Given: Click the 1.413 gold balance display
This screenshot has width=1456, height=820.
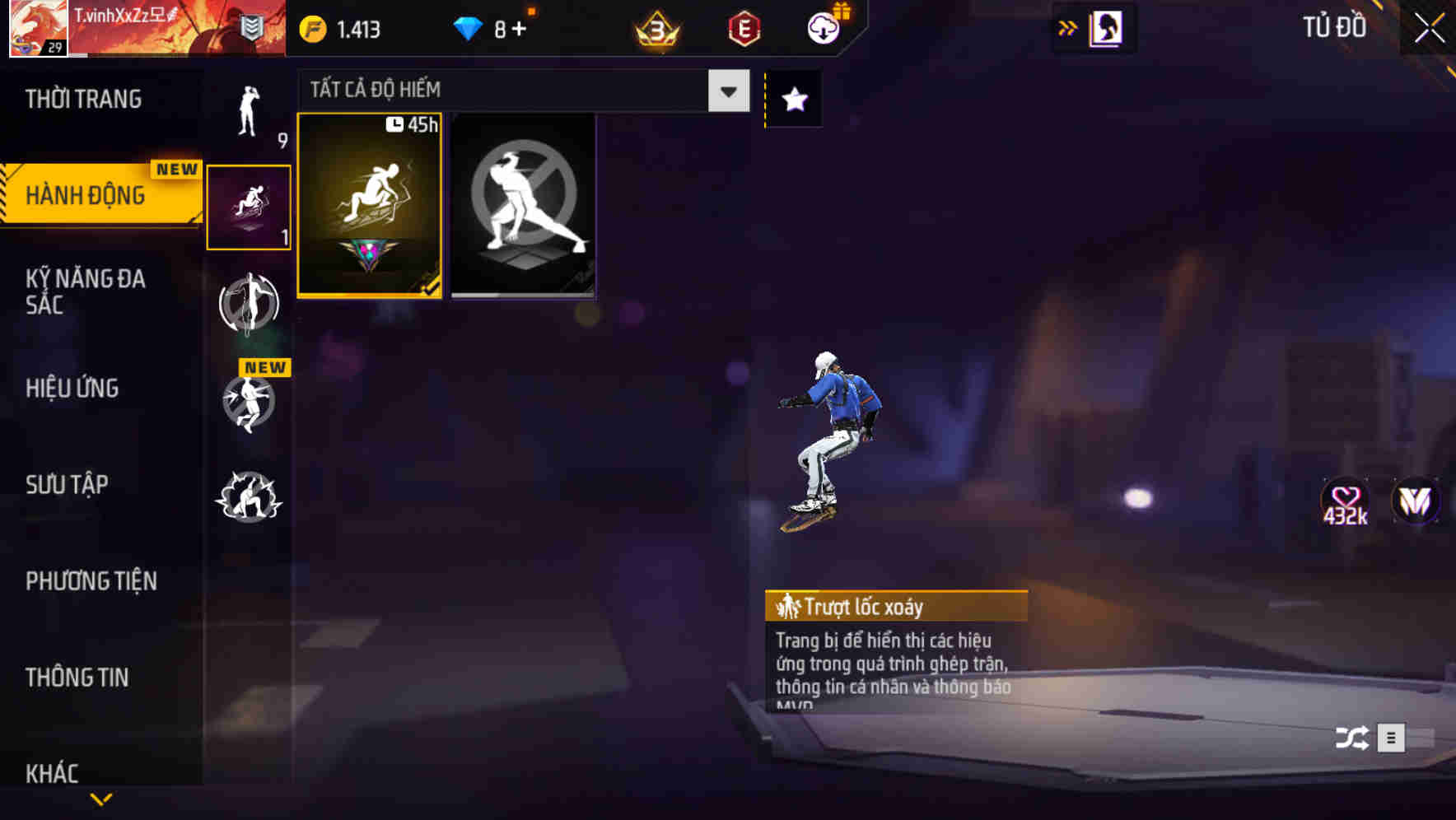Looking at the screenshot, I should click(340, 29).
